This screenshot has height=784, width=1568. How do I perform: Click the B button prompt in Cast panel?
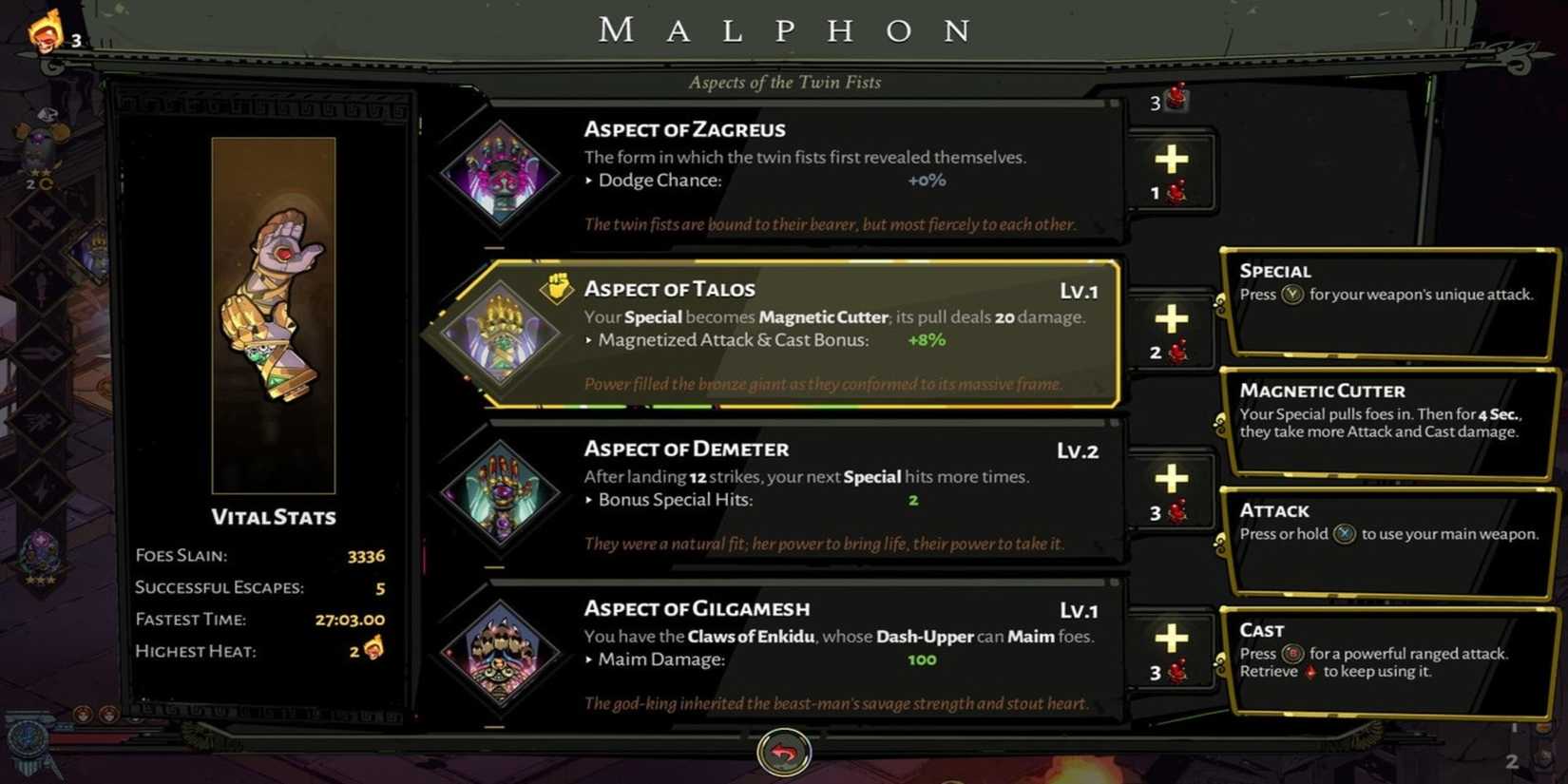coord(1293,654)
